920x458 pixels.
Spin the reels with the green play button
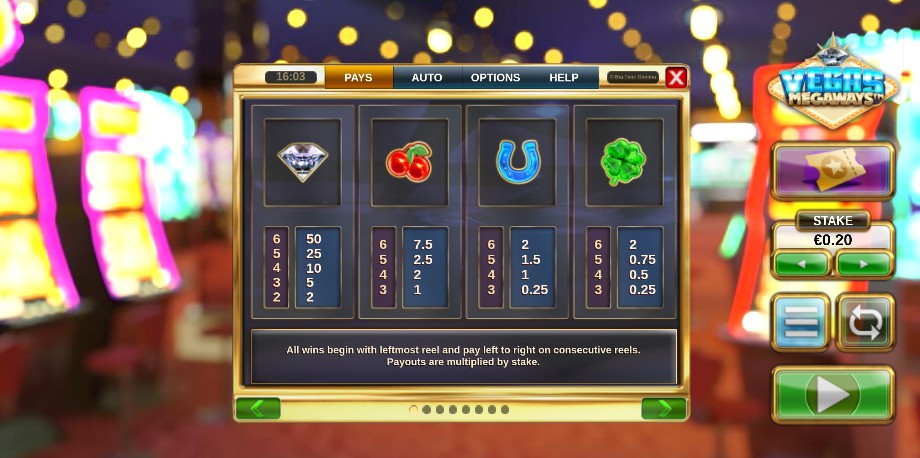[833, 394]
